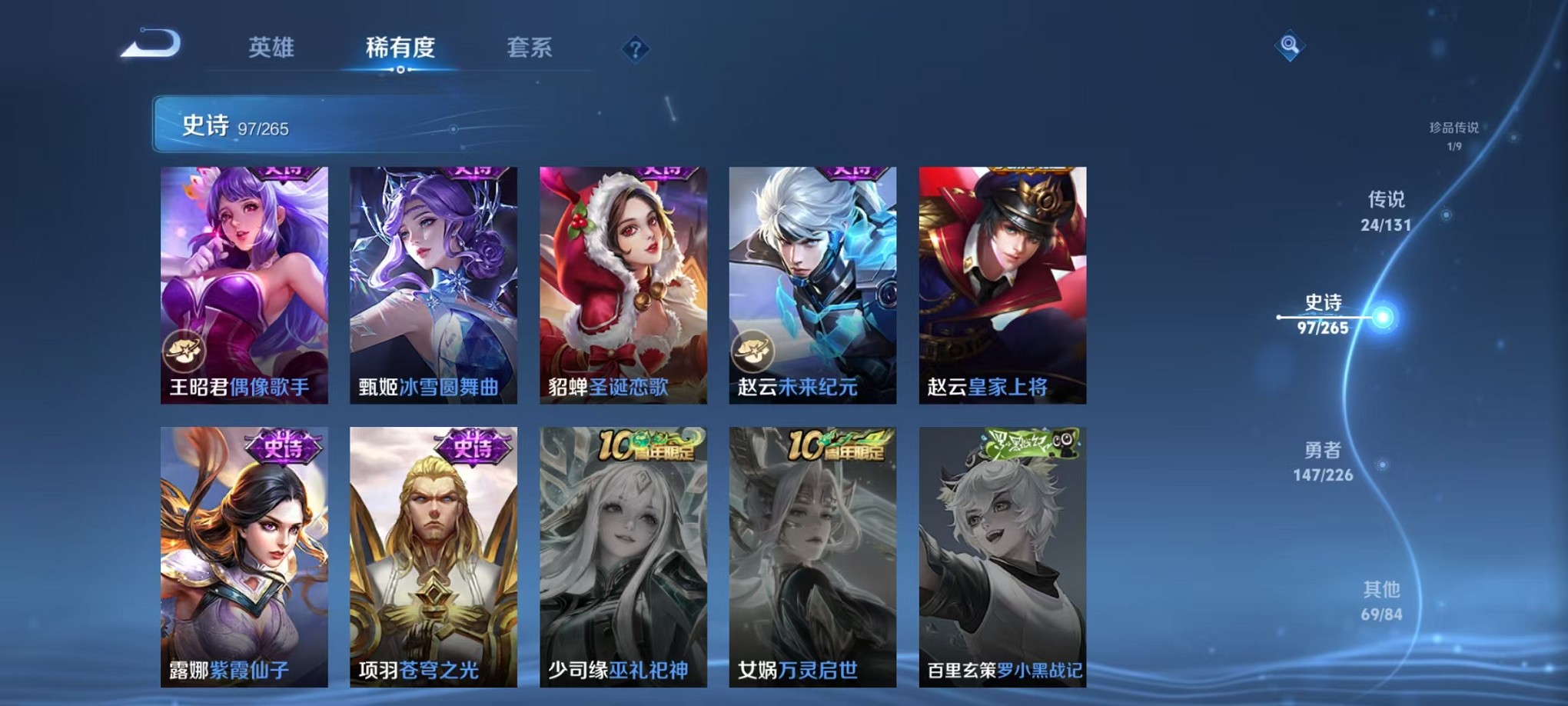Click the 史诗 section header label

[x=204, y=125]
